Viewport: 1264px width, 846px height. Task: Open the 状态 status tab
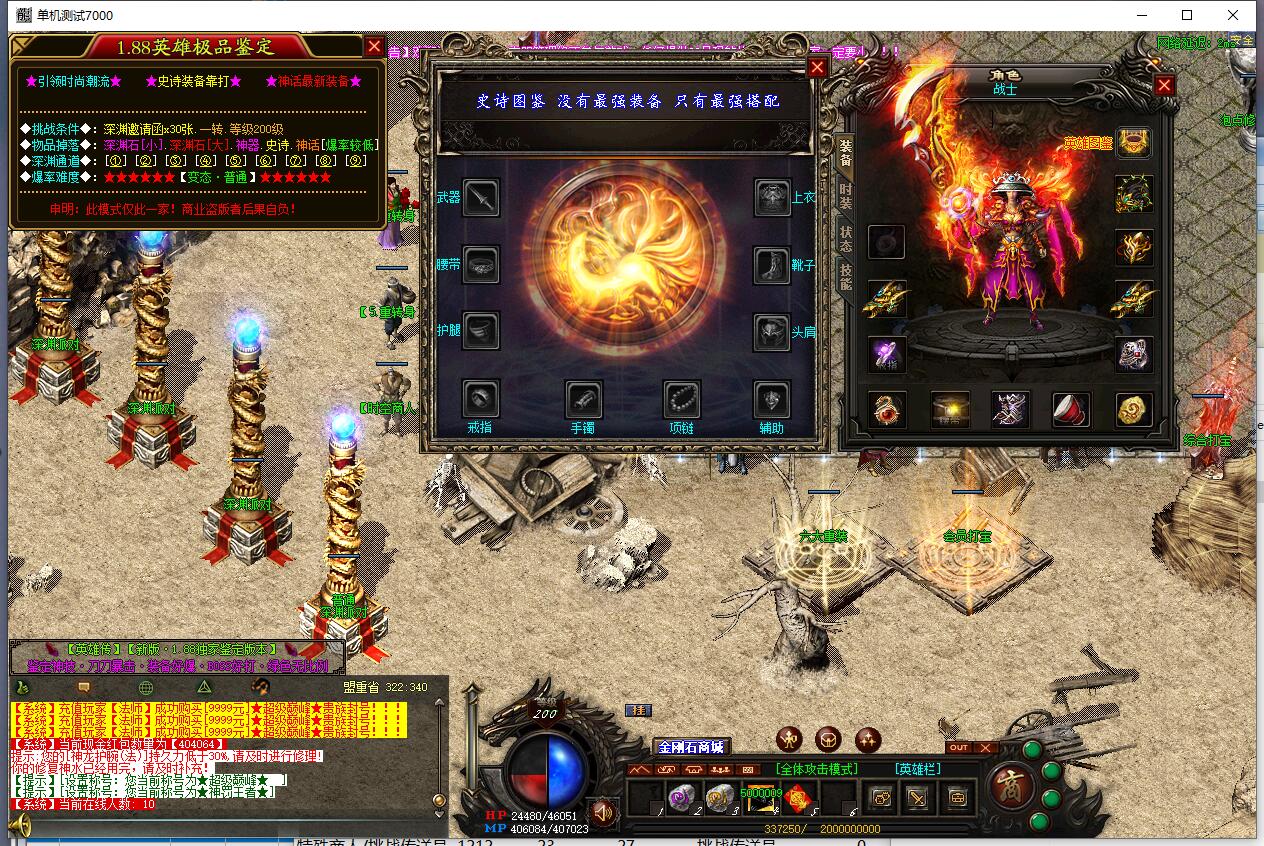pos(846,238)
